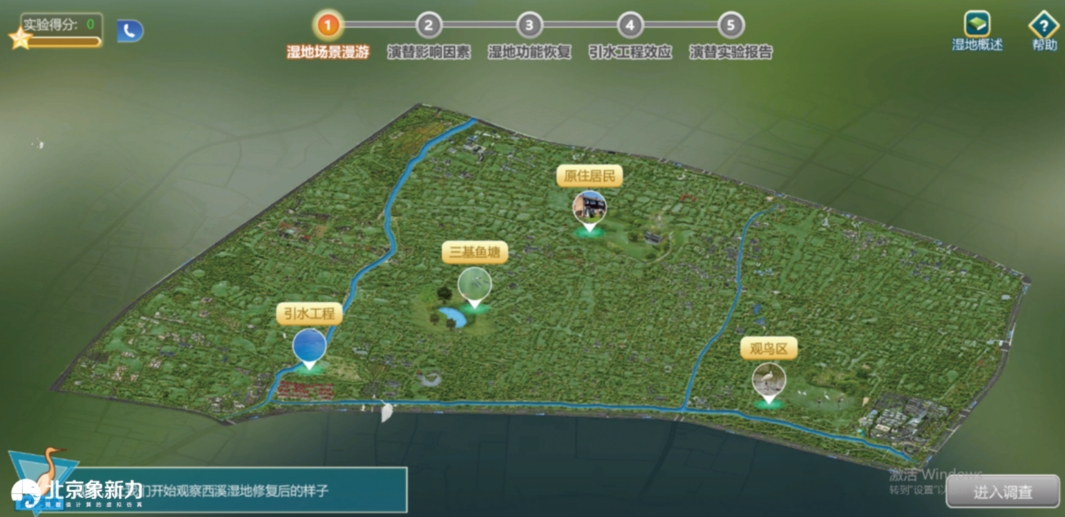Open the 湿地概述 overview

pos(977,26)
